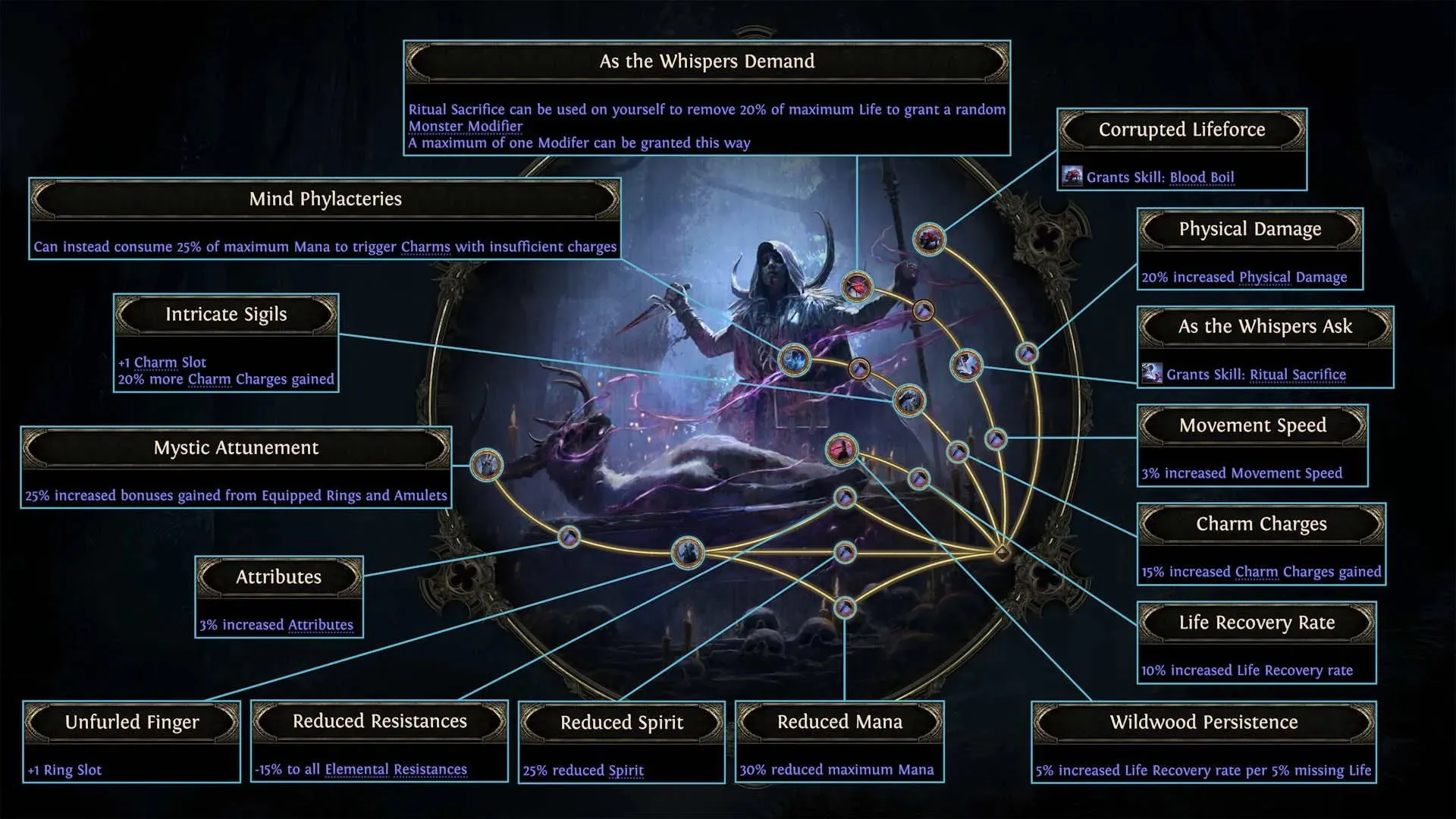
Task: Select the Reduced Mana node
Action: [846, 606]
